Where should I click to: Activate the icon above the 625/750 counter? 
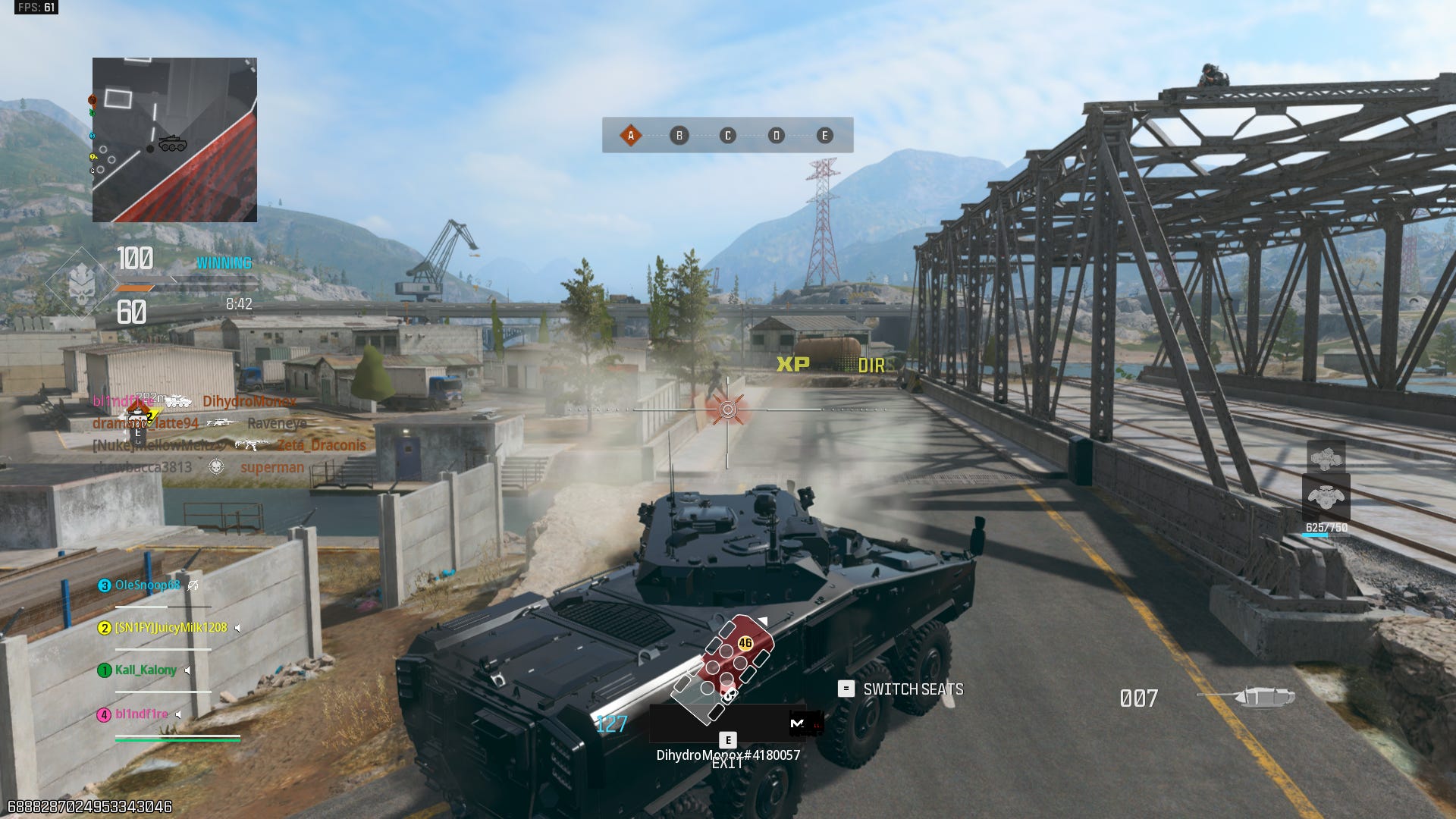click(x=1326, y=497)
